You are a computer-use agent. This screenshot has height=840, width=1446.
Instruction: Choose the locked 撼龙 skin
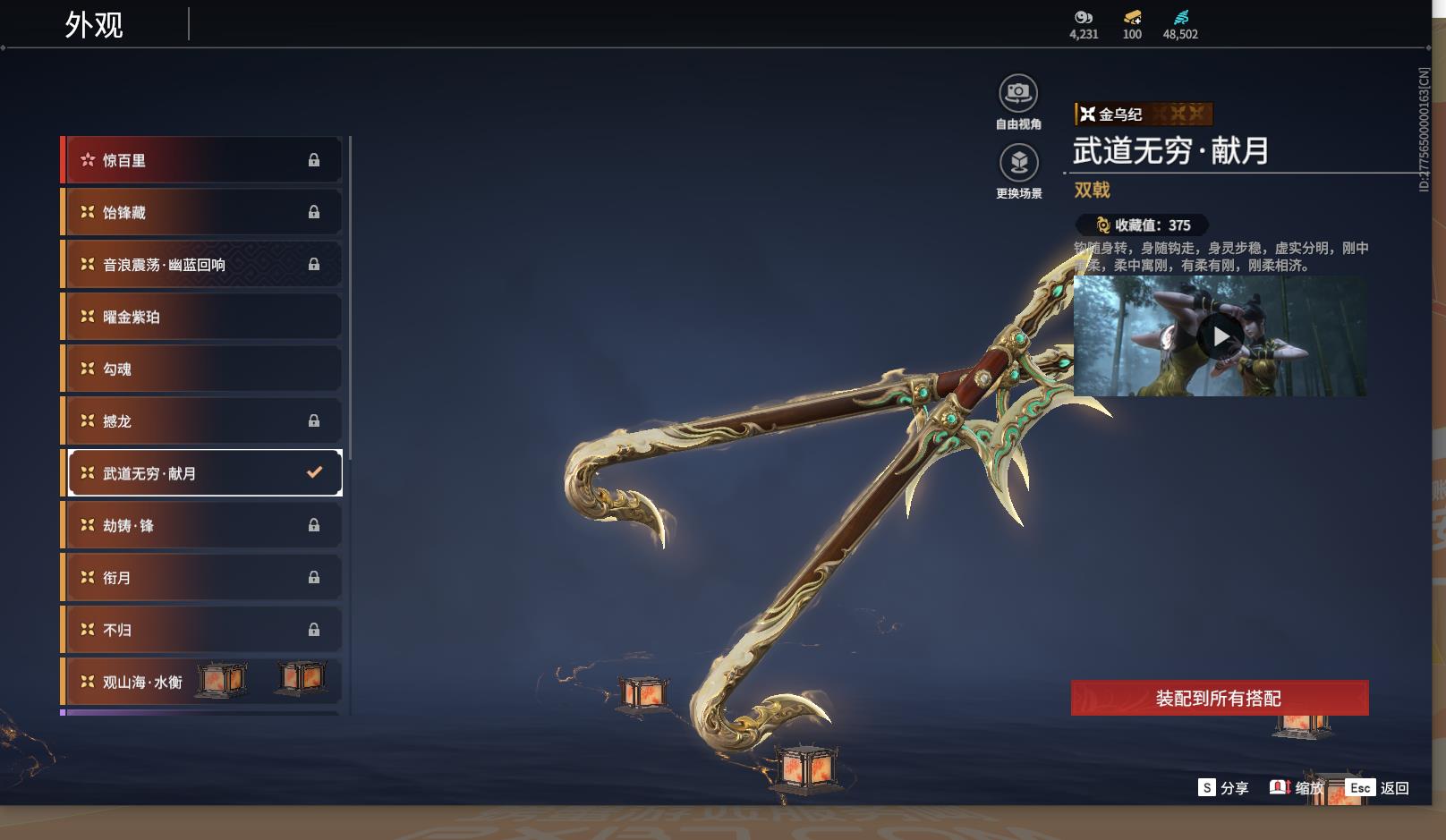coord(202,420)
